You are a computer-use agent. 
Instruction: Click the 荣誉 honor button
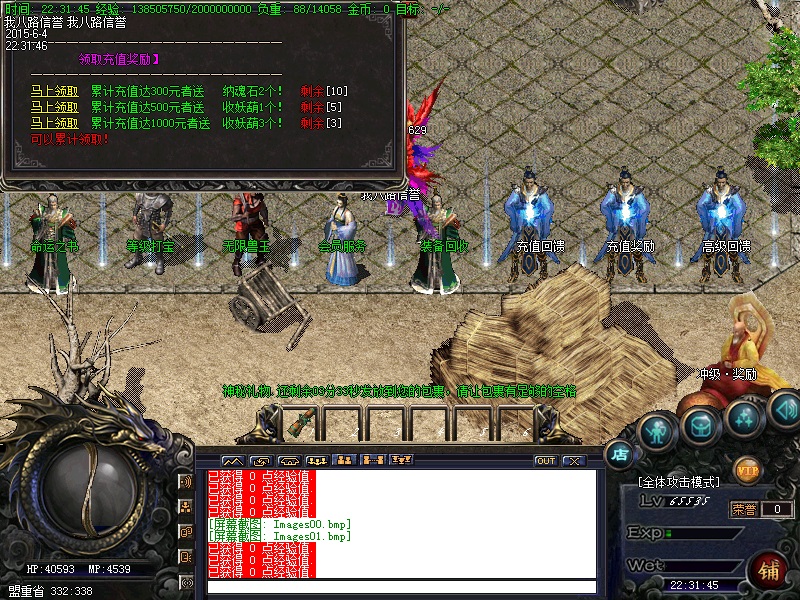point(743,509)
